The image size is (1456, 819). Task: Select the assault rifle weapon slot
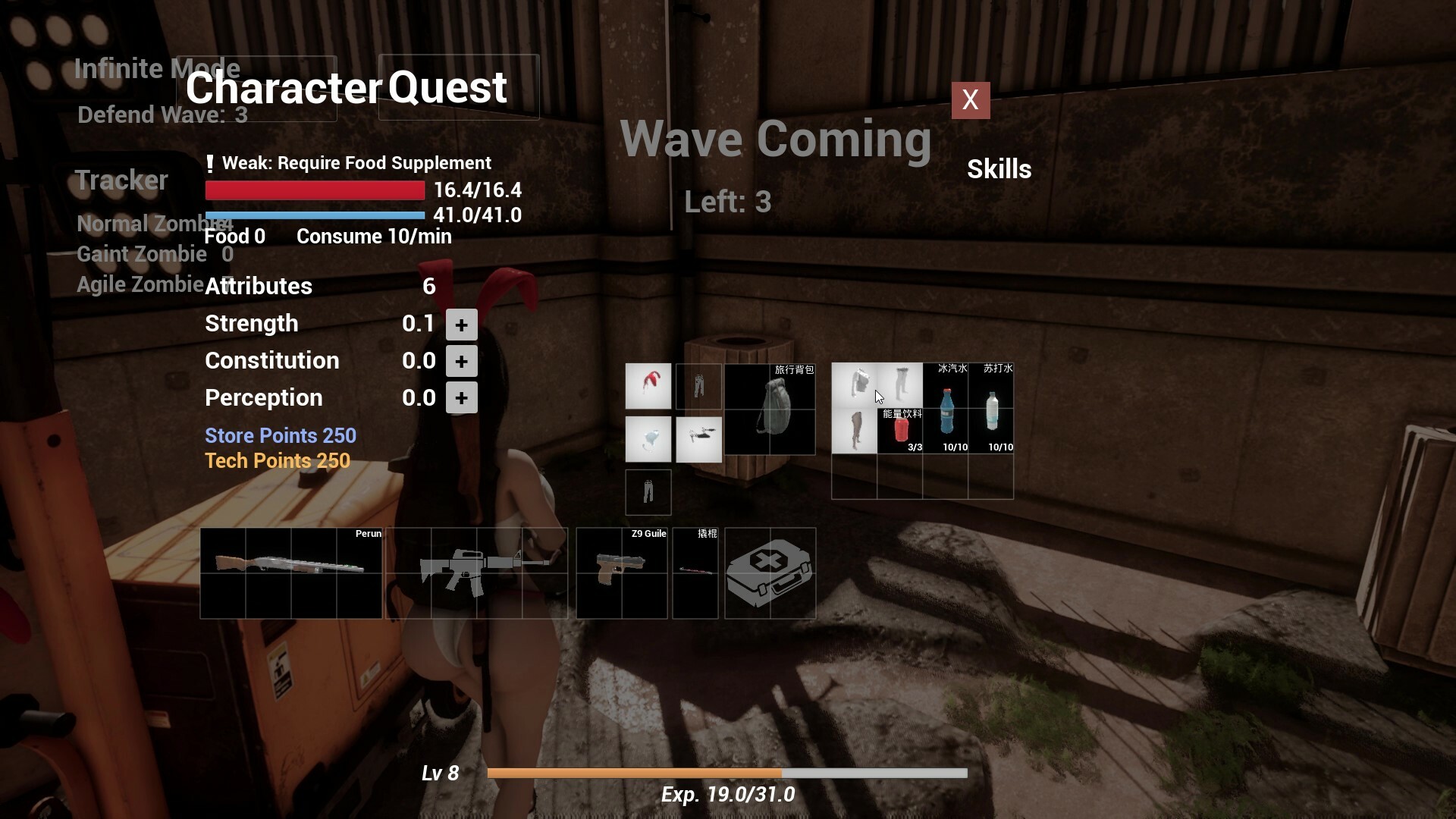[476, 574]
